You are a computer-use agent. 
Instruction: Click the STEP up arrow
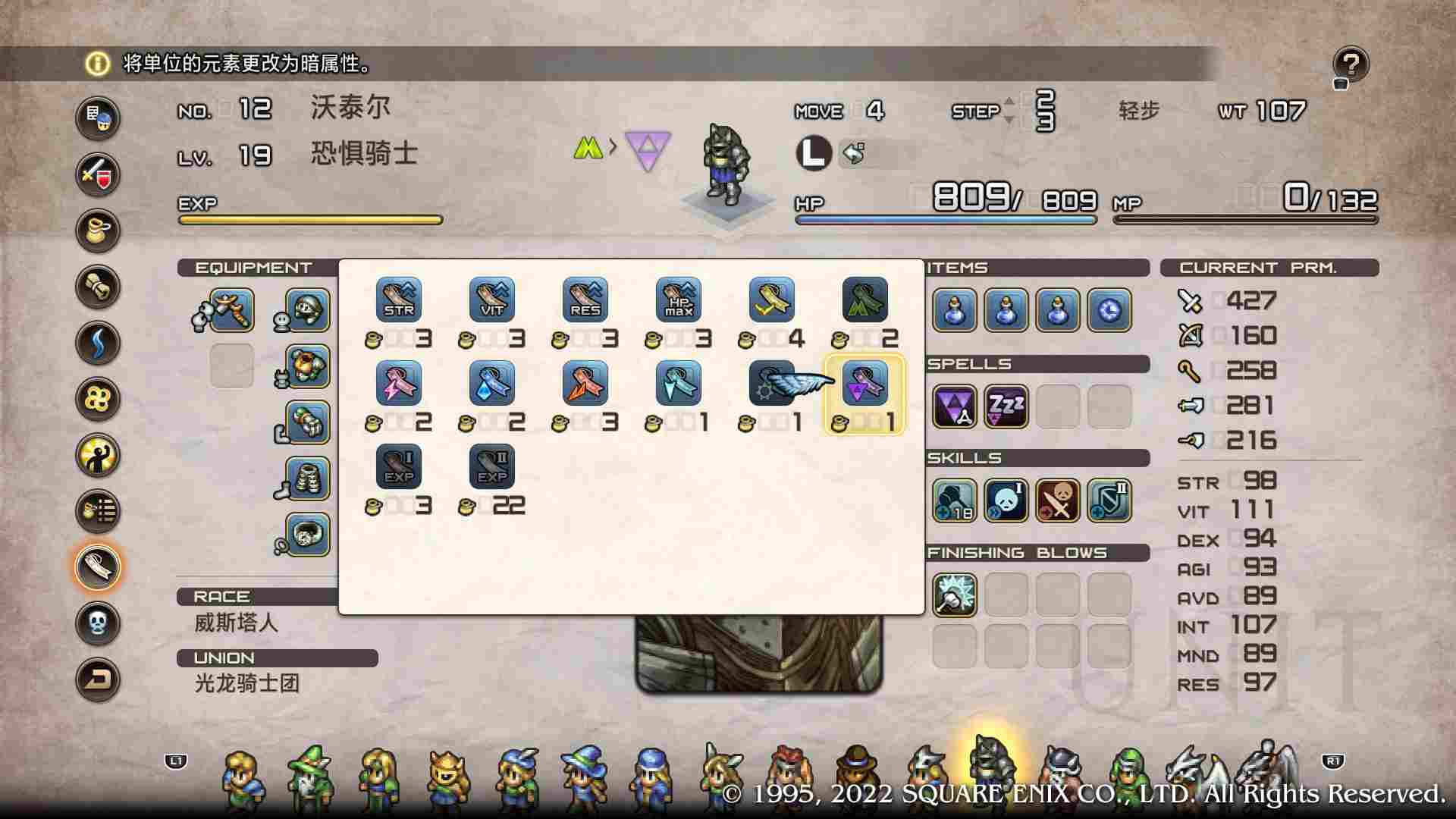coord(1009,99)
